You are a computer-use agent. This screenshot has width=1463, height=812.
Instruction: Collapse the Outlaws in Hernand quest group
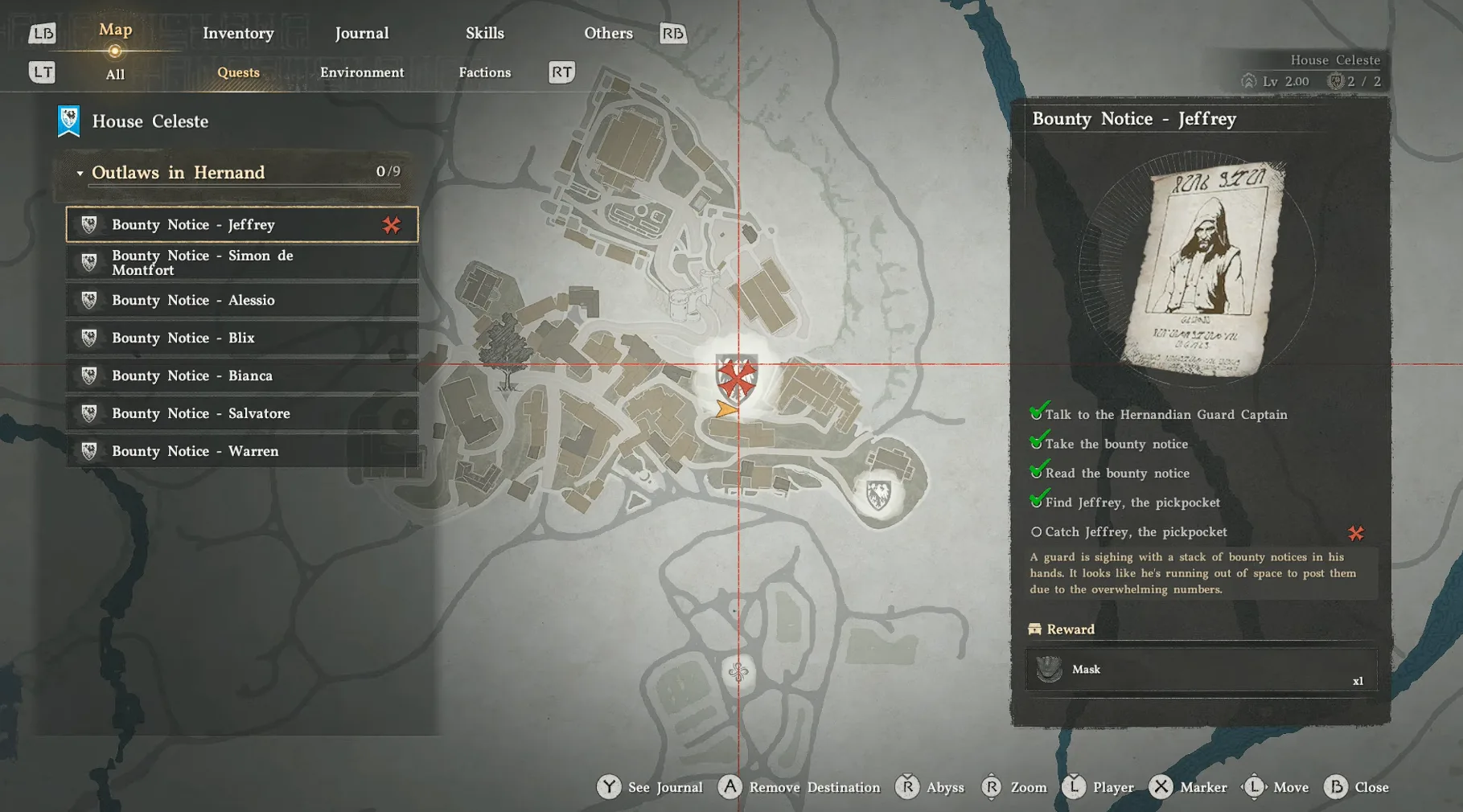pyautogui.click(x=80, y=172)
